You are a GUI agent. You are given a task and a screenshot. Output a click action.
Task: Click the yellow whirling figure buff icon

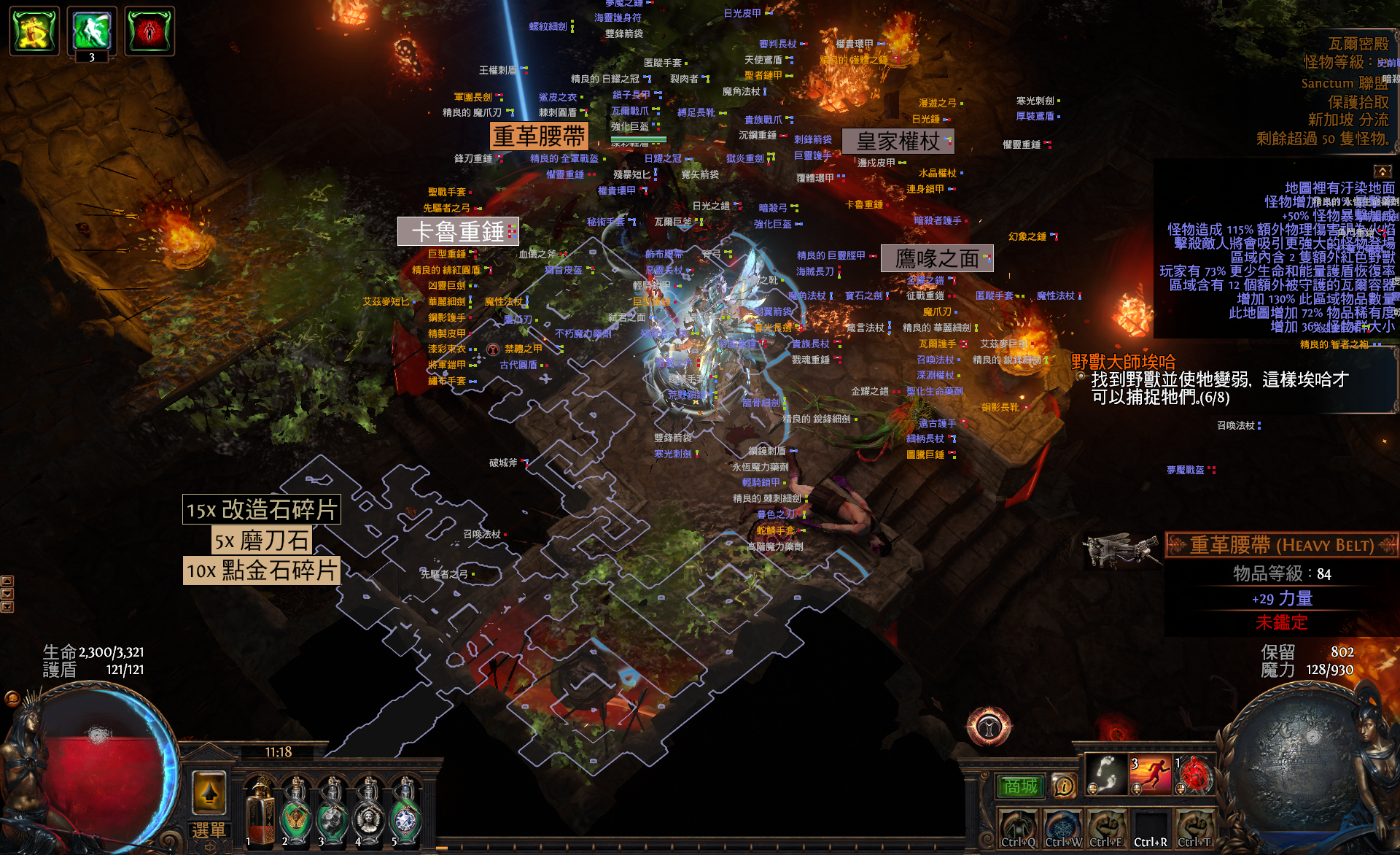pyautogui.click(x=34, y=31)
